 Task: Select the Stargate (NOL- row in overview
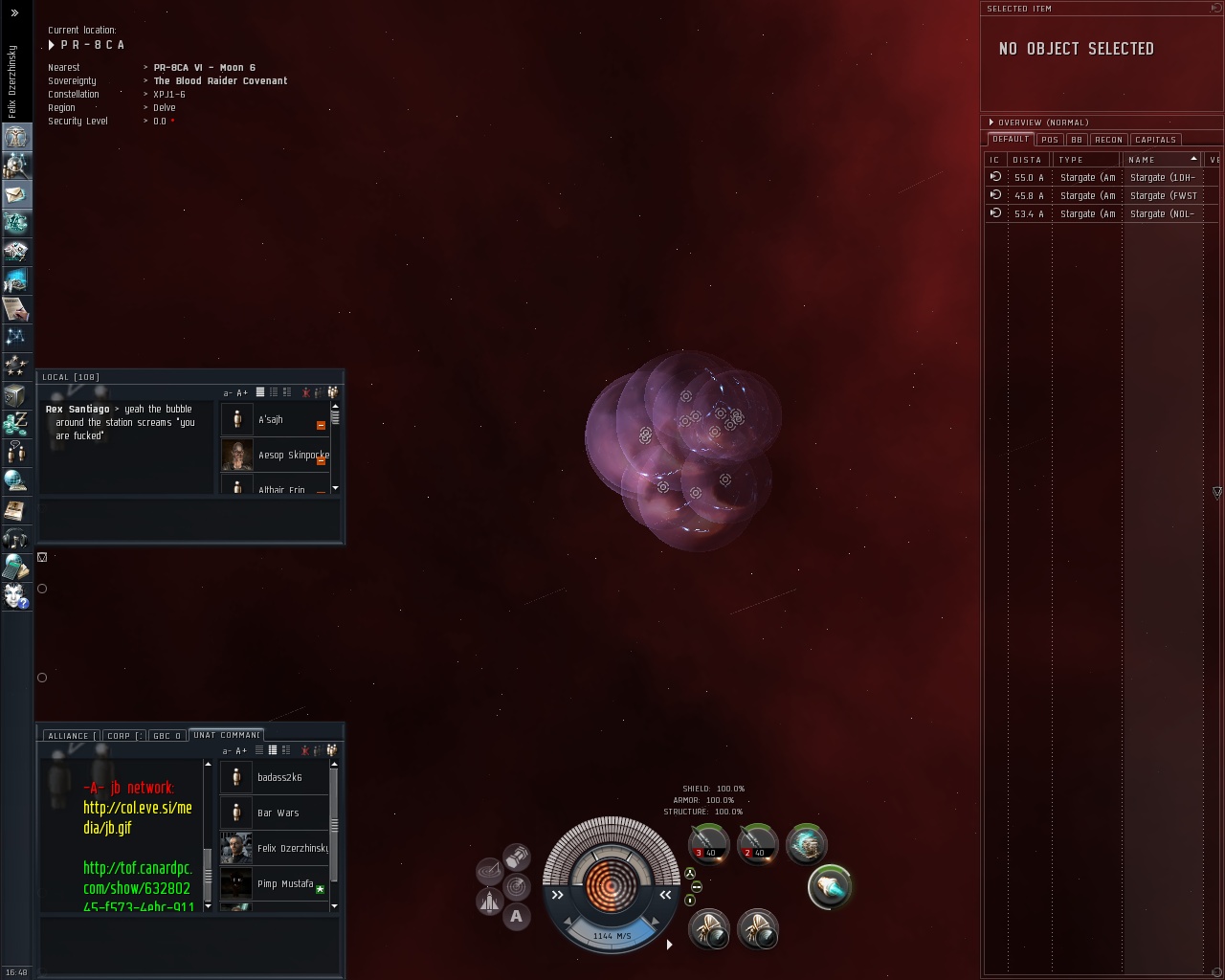point(1101,214)
